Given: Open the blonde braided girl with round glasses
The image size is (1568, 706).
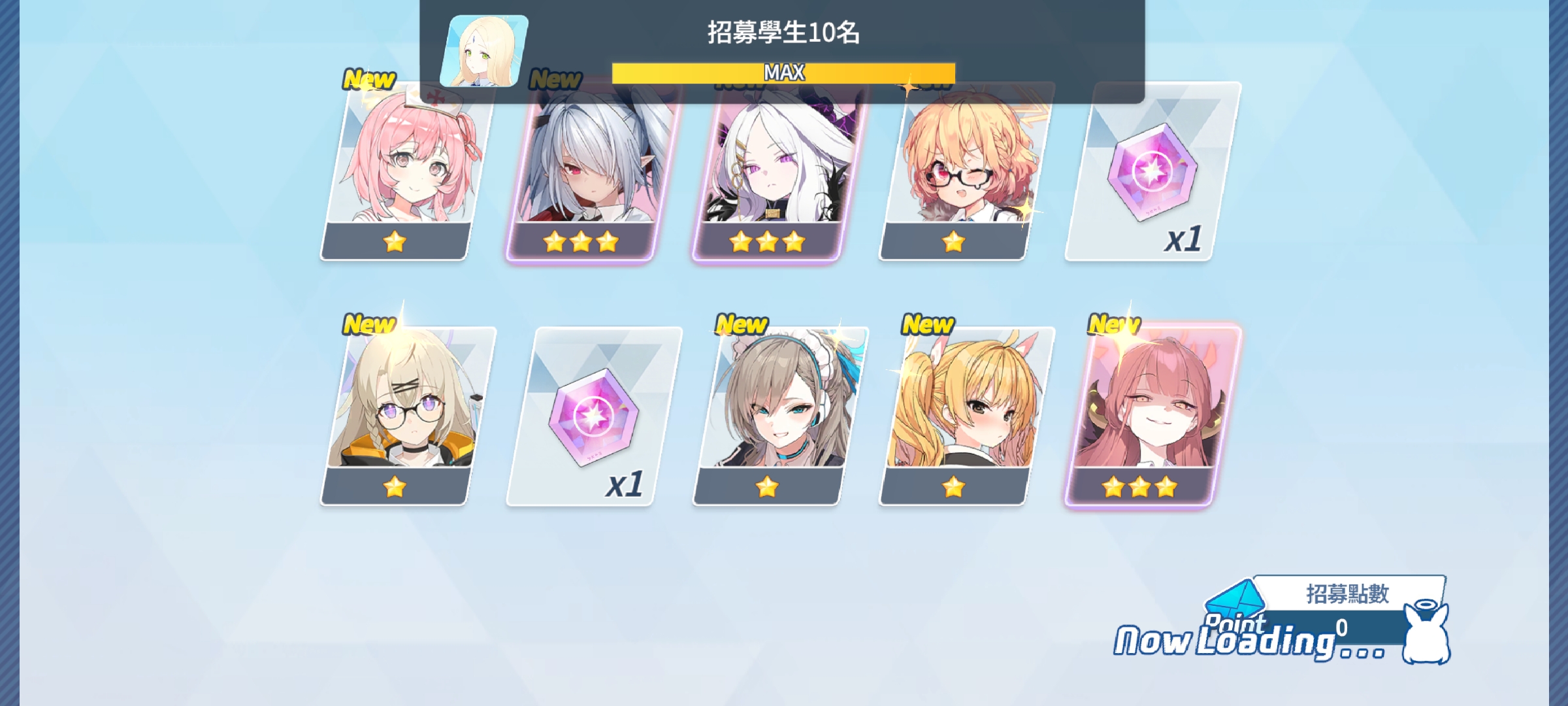Looking at the screenshot, I should (405, 416).
